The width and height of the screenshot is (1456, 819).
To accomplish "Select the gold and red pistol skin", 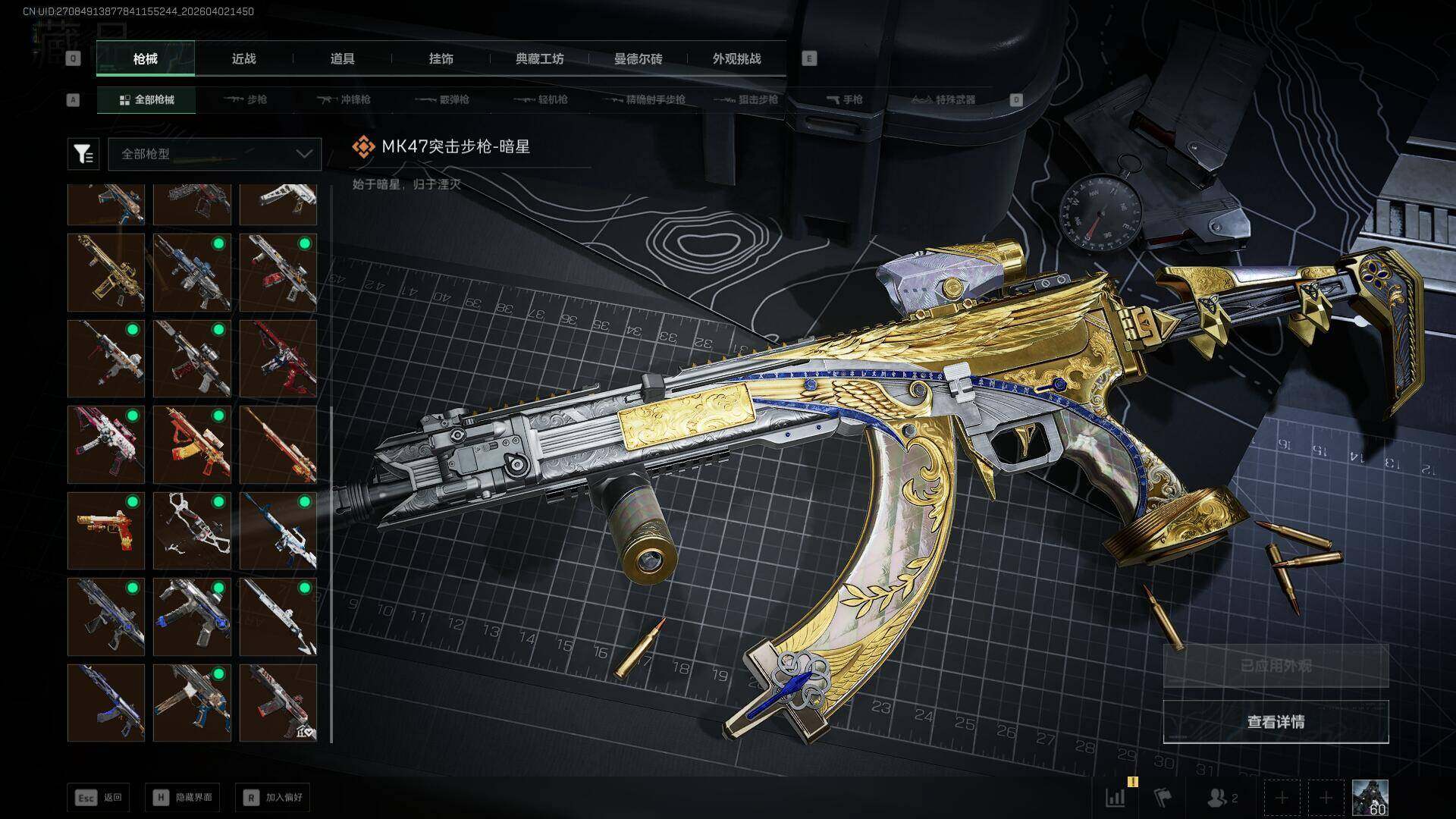I will [106, 530].
